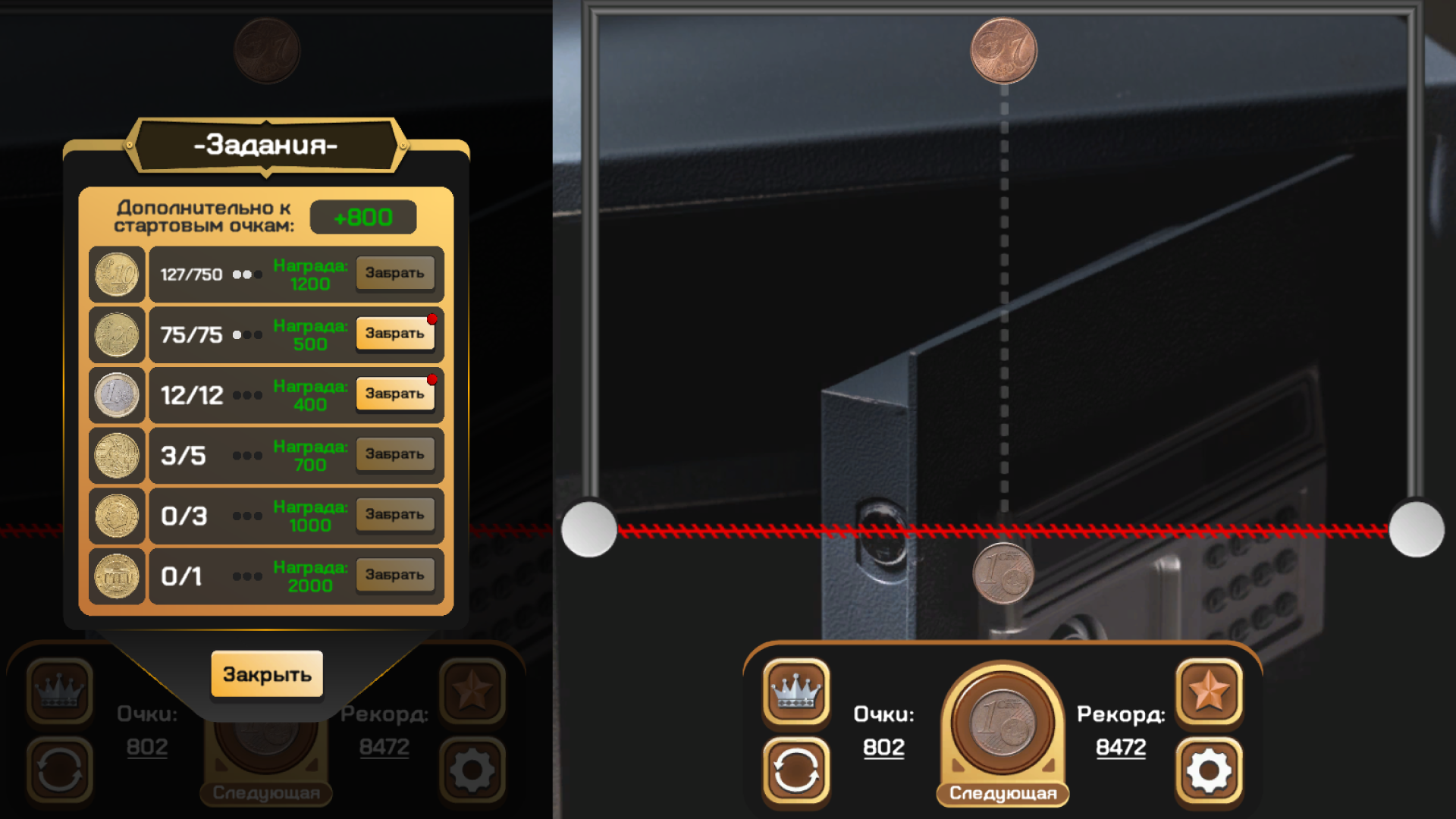Click the gold coin icon beside the 75/75 quest
1456x819 pixels.
click(116, 334)
